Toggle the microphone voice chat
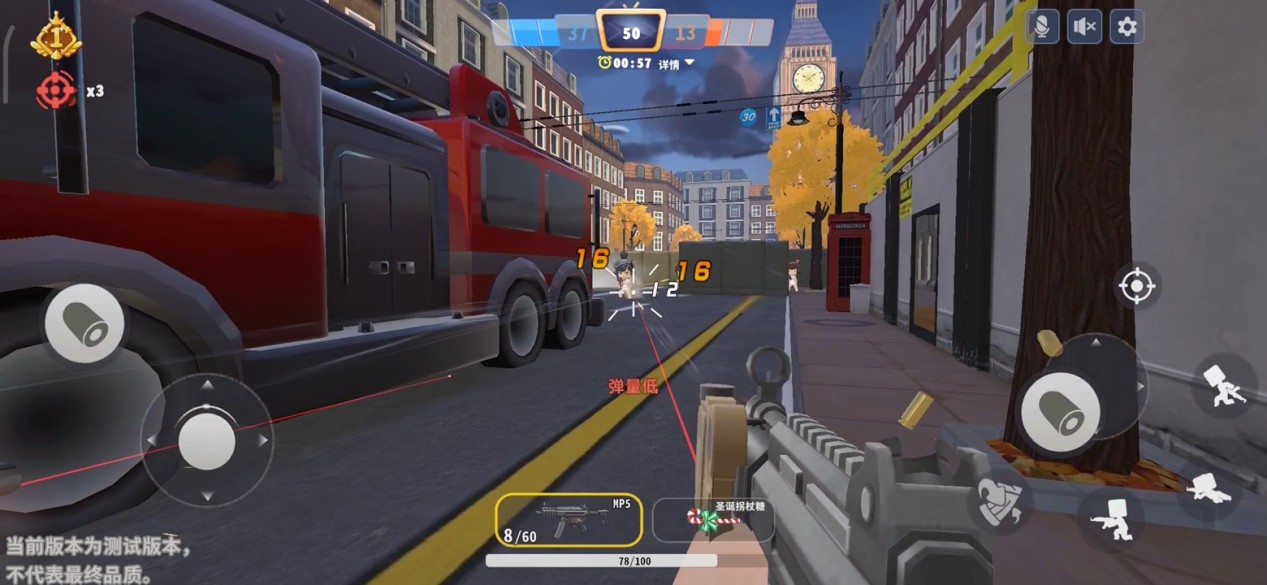The width and height of the screenshot is (1267, 585). click(x=1042, y=27)
